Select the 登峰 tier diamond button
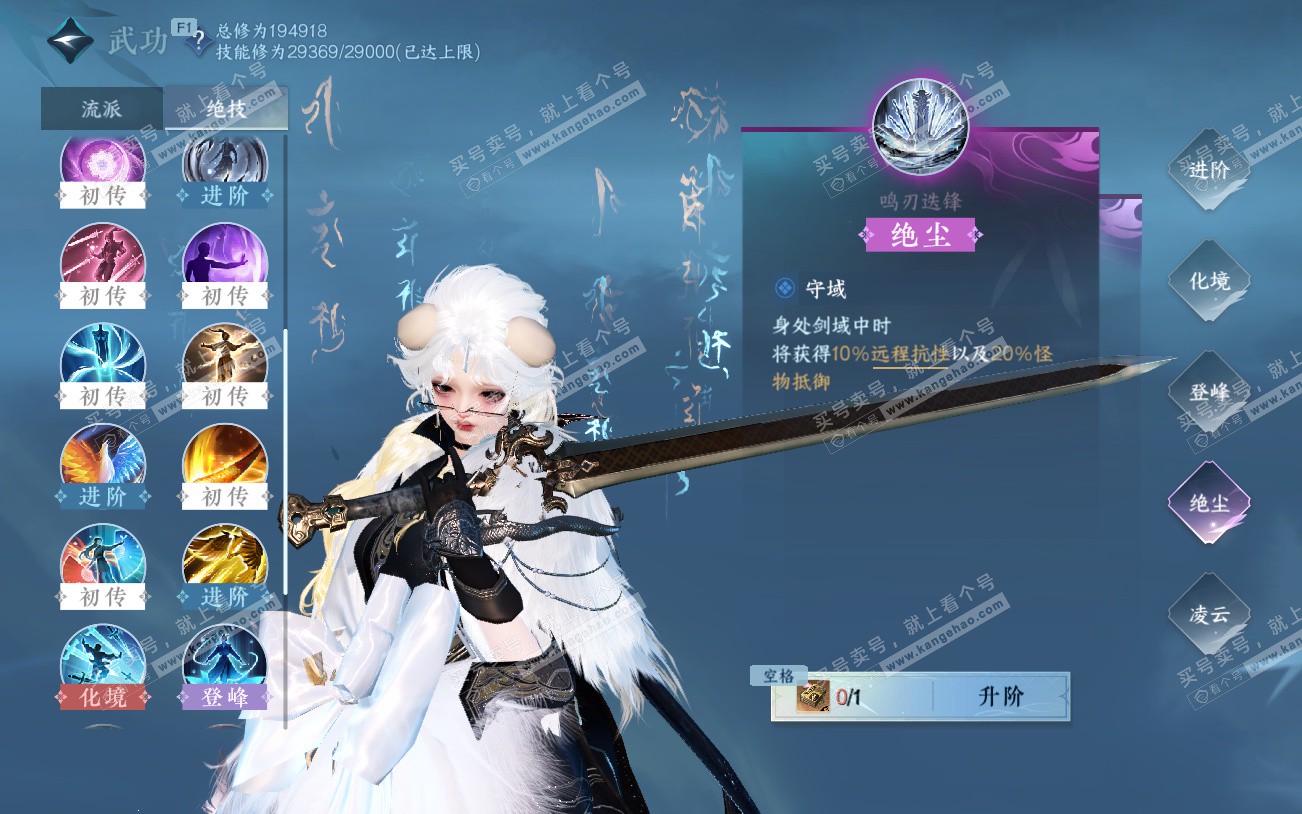The image size is (1302, 814). click(x=1208, y=392)
